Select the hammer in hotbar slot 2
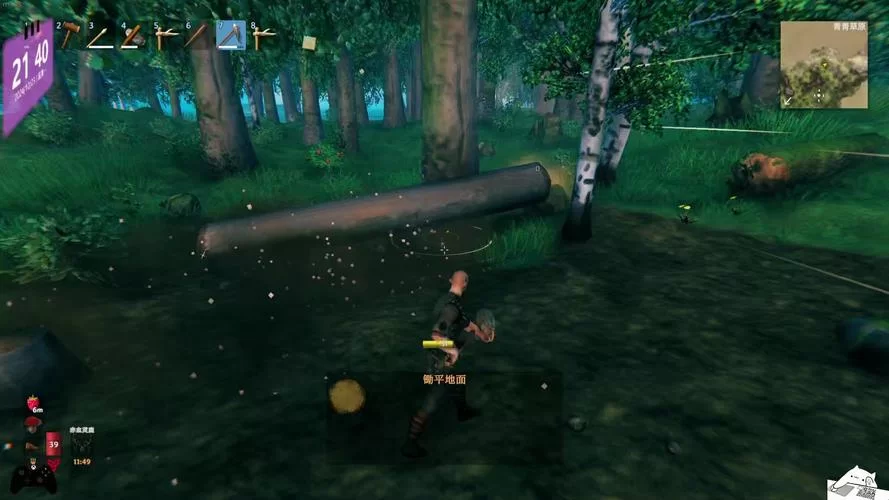The image size is (889, 500). click(70, 37)
